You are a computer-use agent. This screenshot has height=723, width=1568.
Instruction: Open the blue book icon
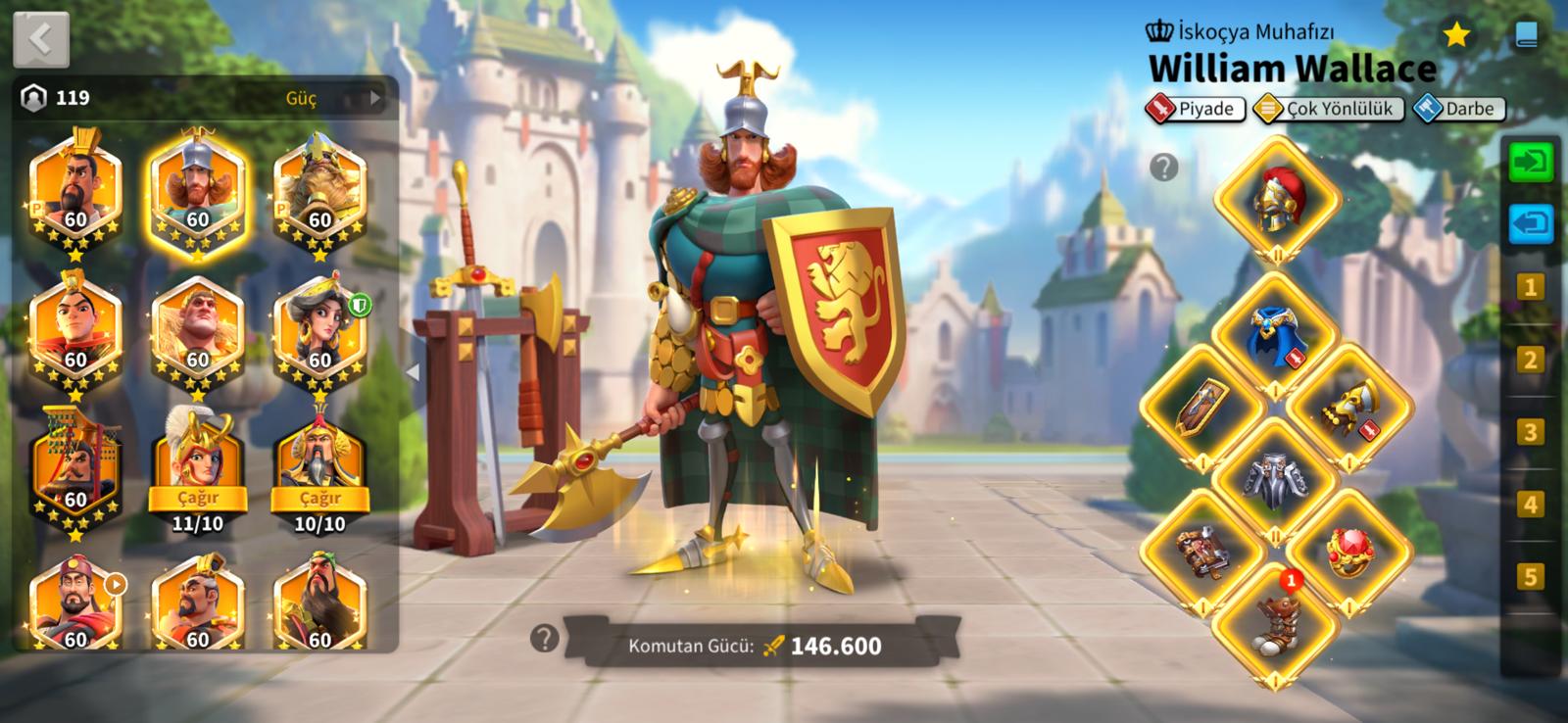coord(1526,36)
